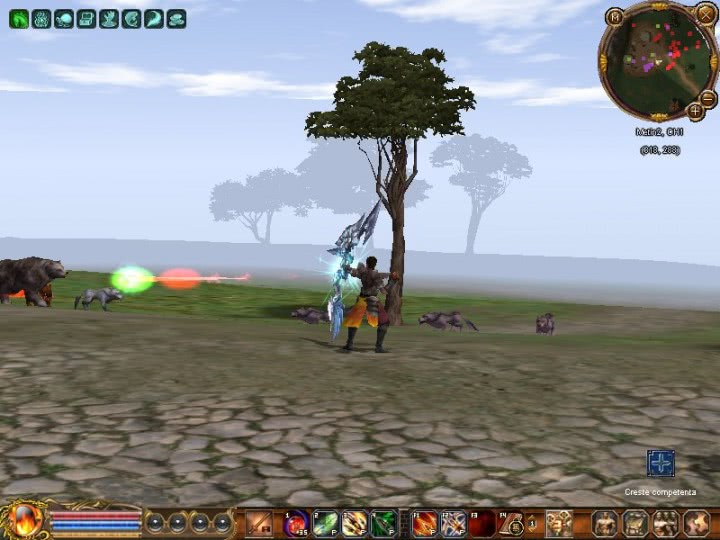Click the minus zoom button on the minimap
The width and height of the screenshot is (720, 540).
tap(708, 97)
